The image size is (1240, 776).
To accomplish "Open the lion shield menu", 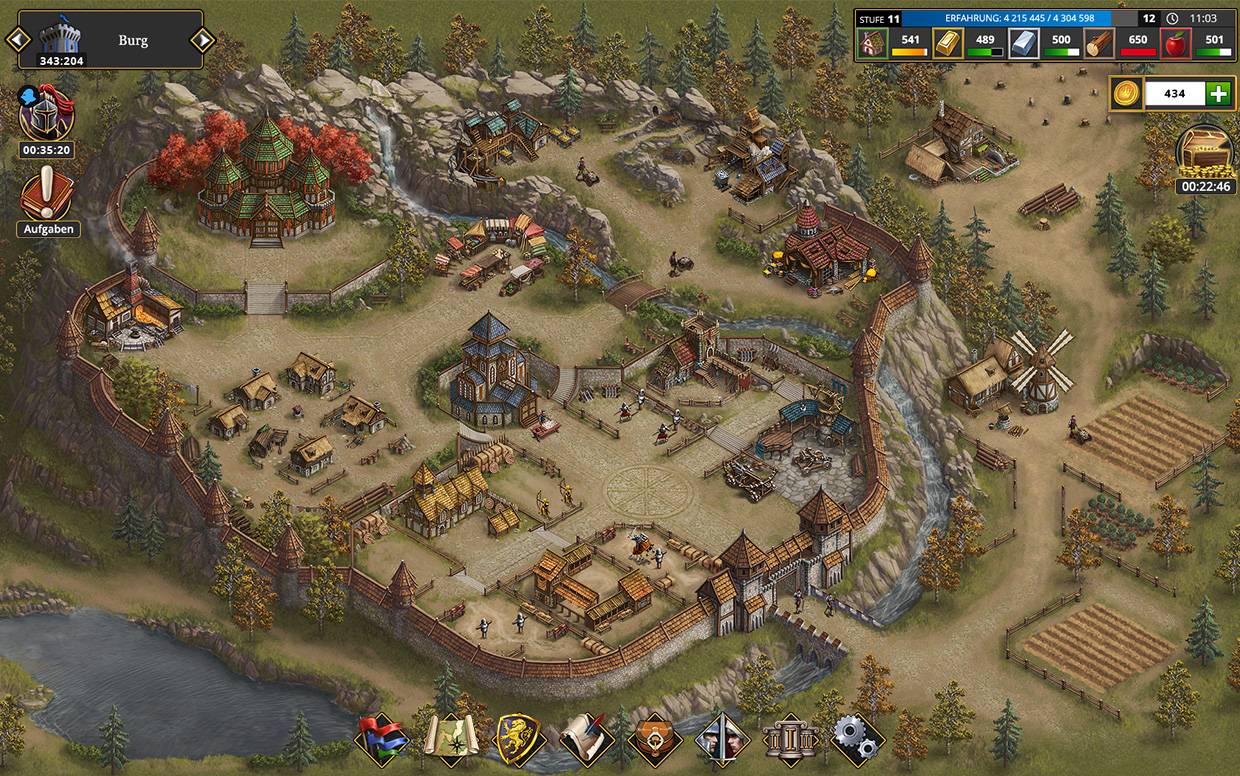I will pos(519,740).
